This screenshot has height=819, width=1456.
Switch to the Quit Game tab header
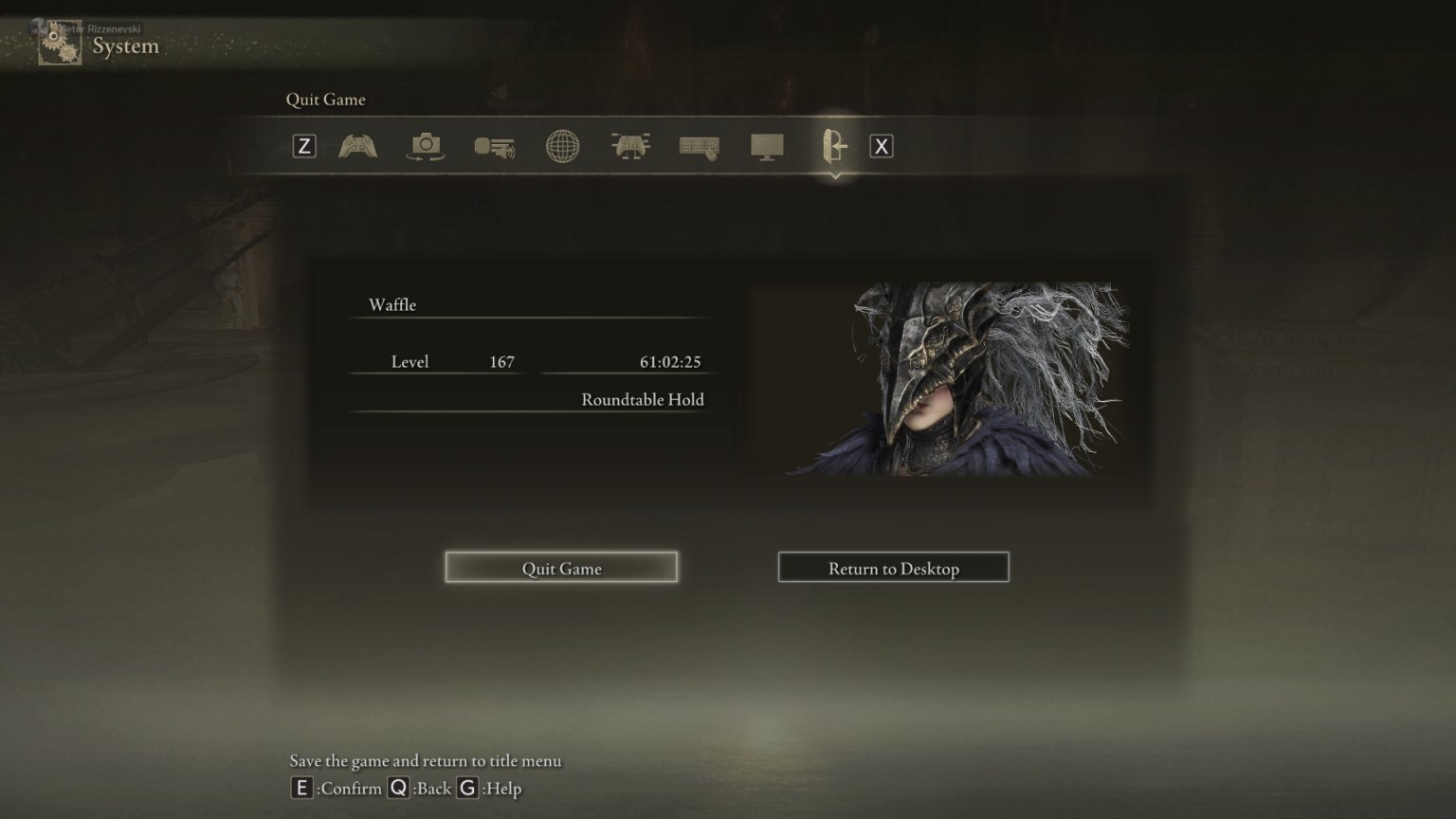[326, 99]
